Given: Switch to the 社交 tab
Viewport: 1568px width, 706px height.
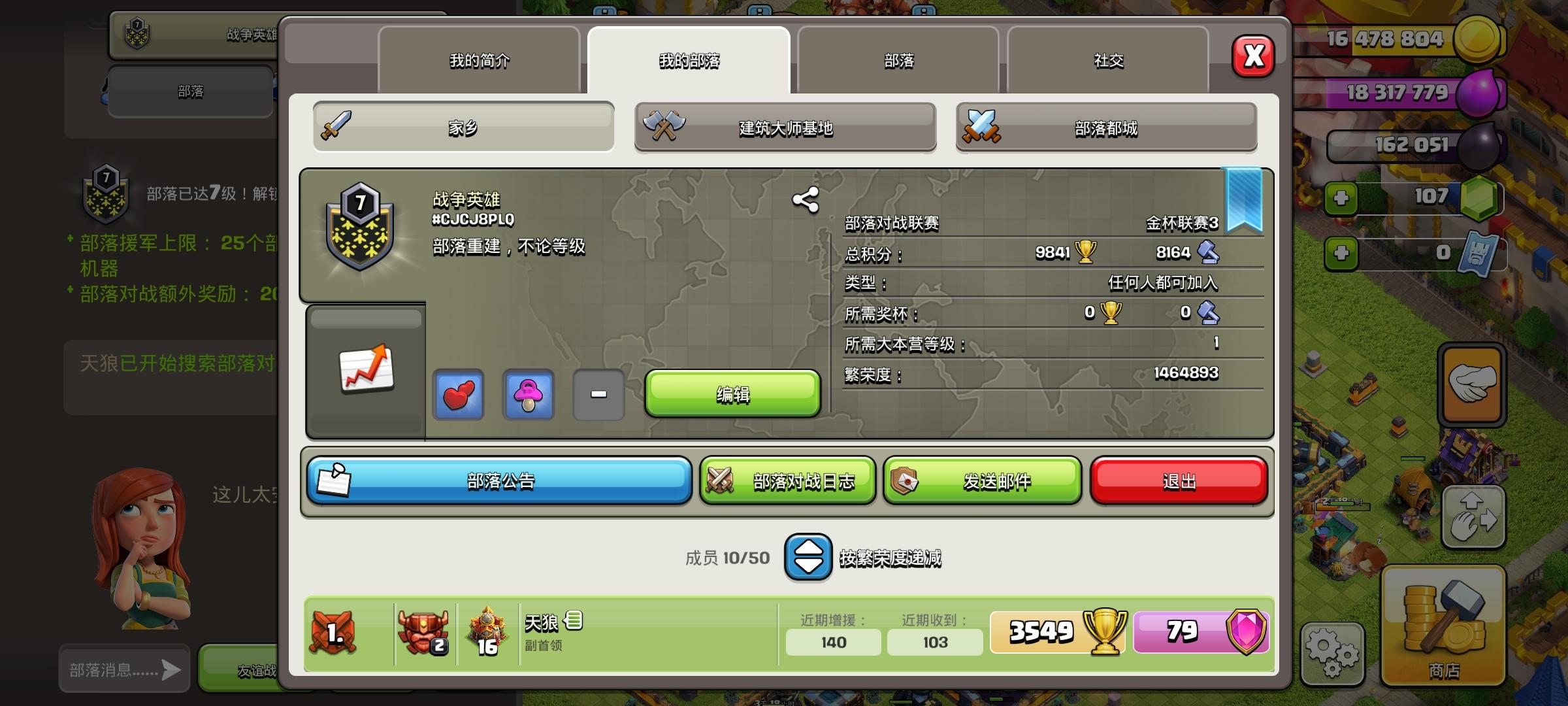Looking at the screenshot, I should (1109, 60).
